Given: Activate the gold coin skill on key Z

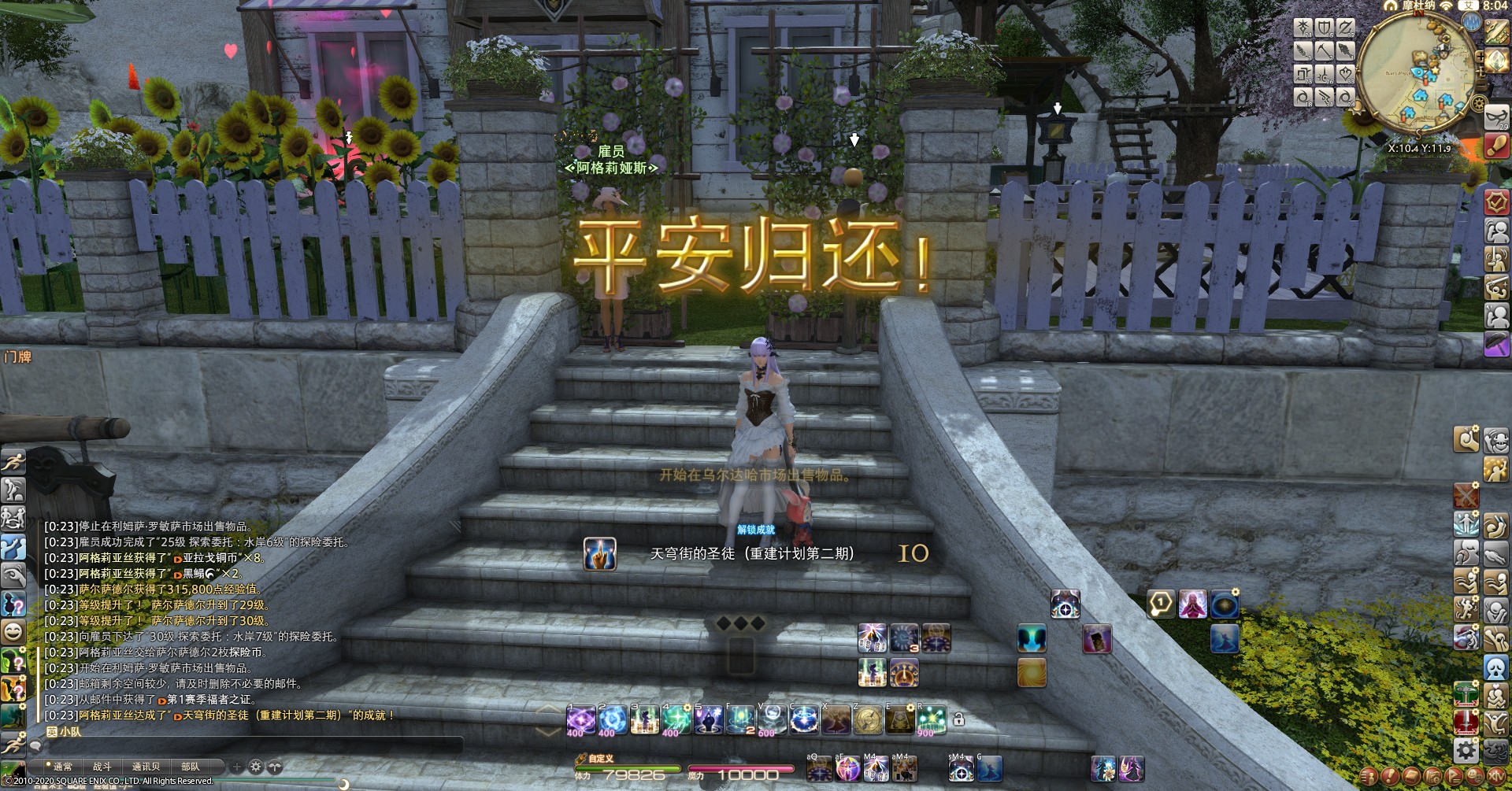Looking at the screenshot, I should [x=868, y=719].
